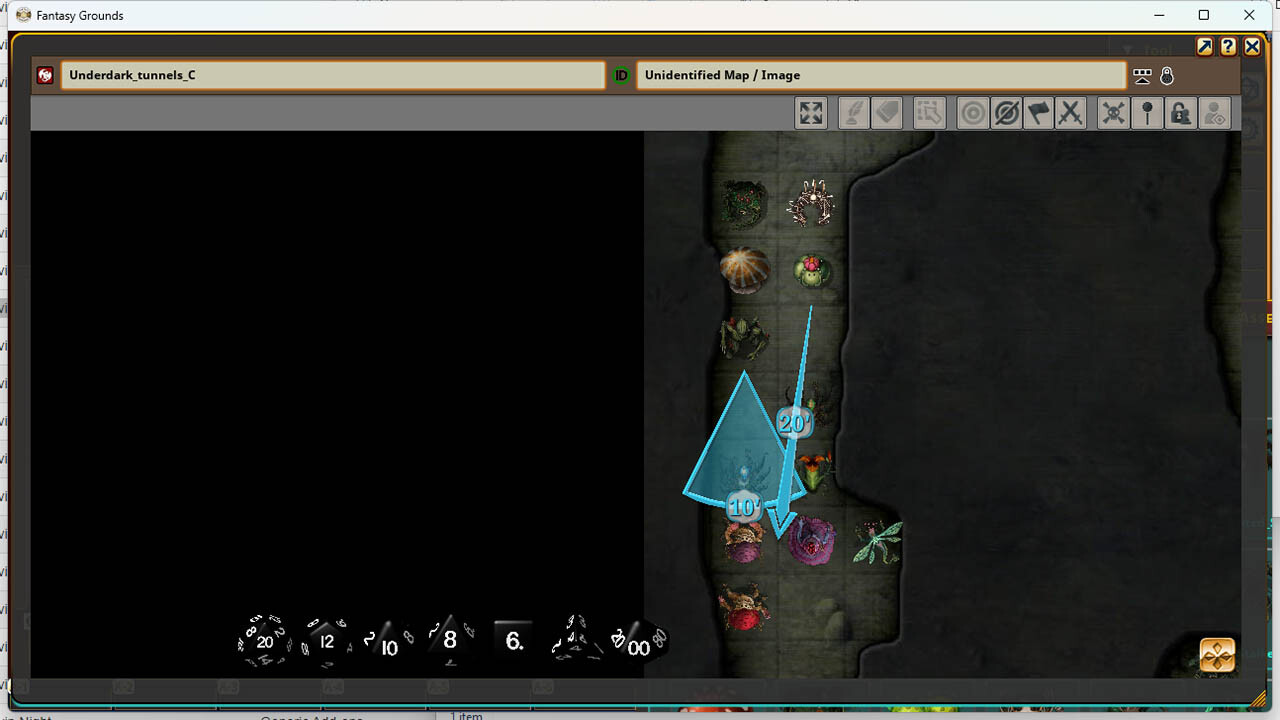Image resolution: width=1280 pixels, height=720 pixels.
Task: Select the eraser tool
Action: (887, 112)
